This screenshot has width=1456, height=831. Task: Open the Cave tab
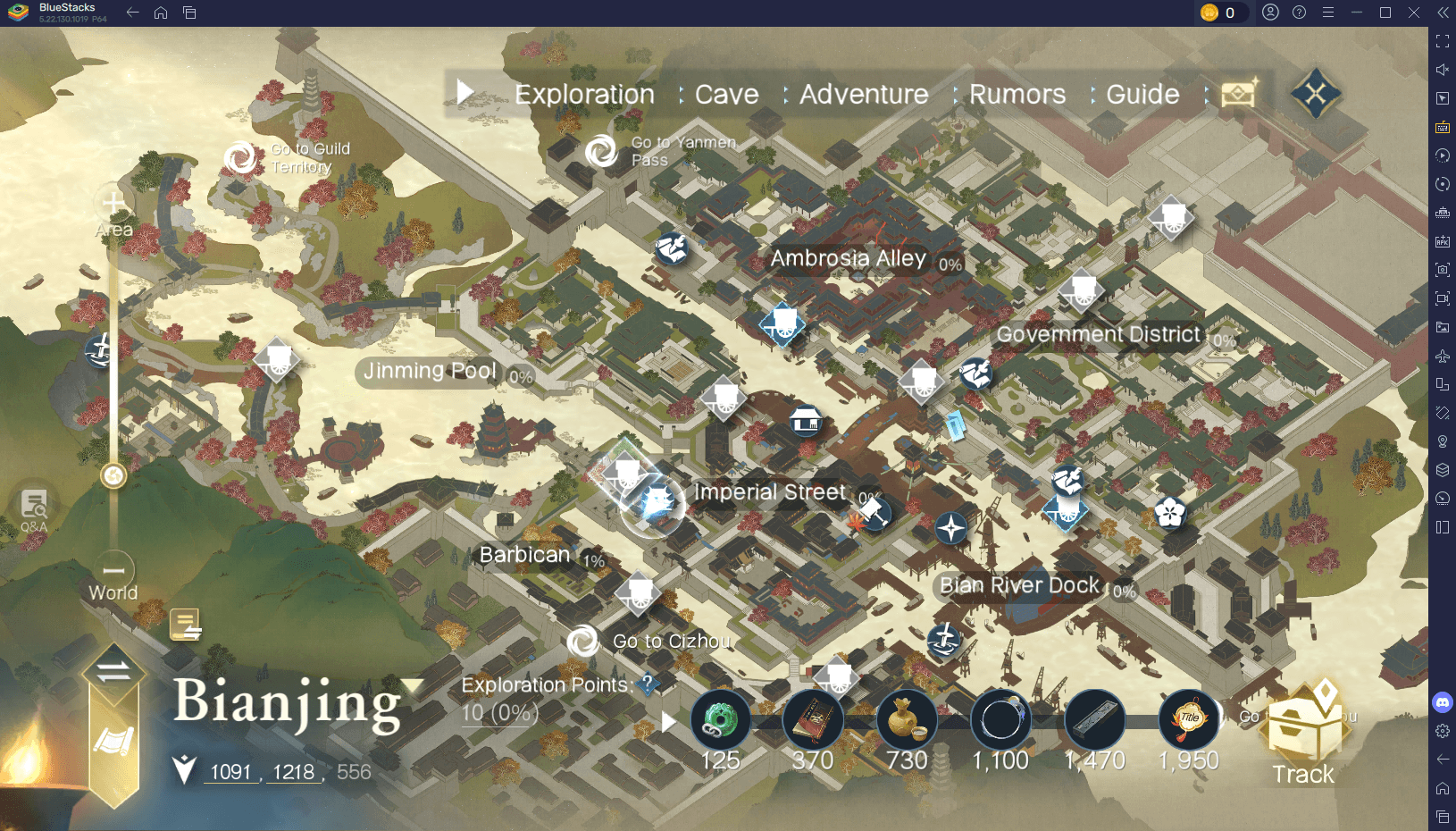(x=726, y=95)
